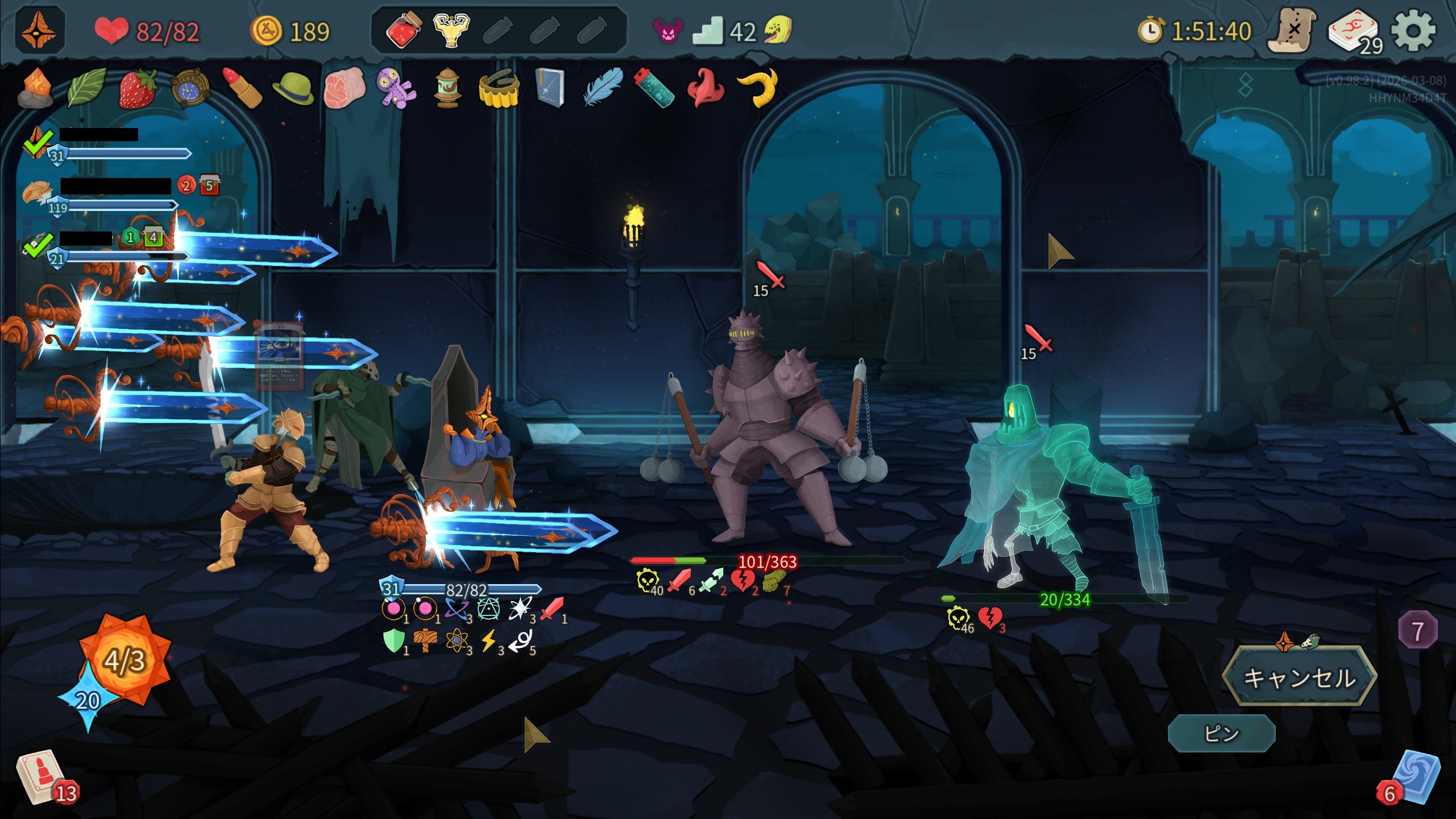Viewport: 1456px width, 819px height.
Task: Inspect the purple gem counter showing 7
Action: point(1417,631)
